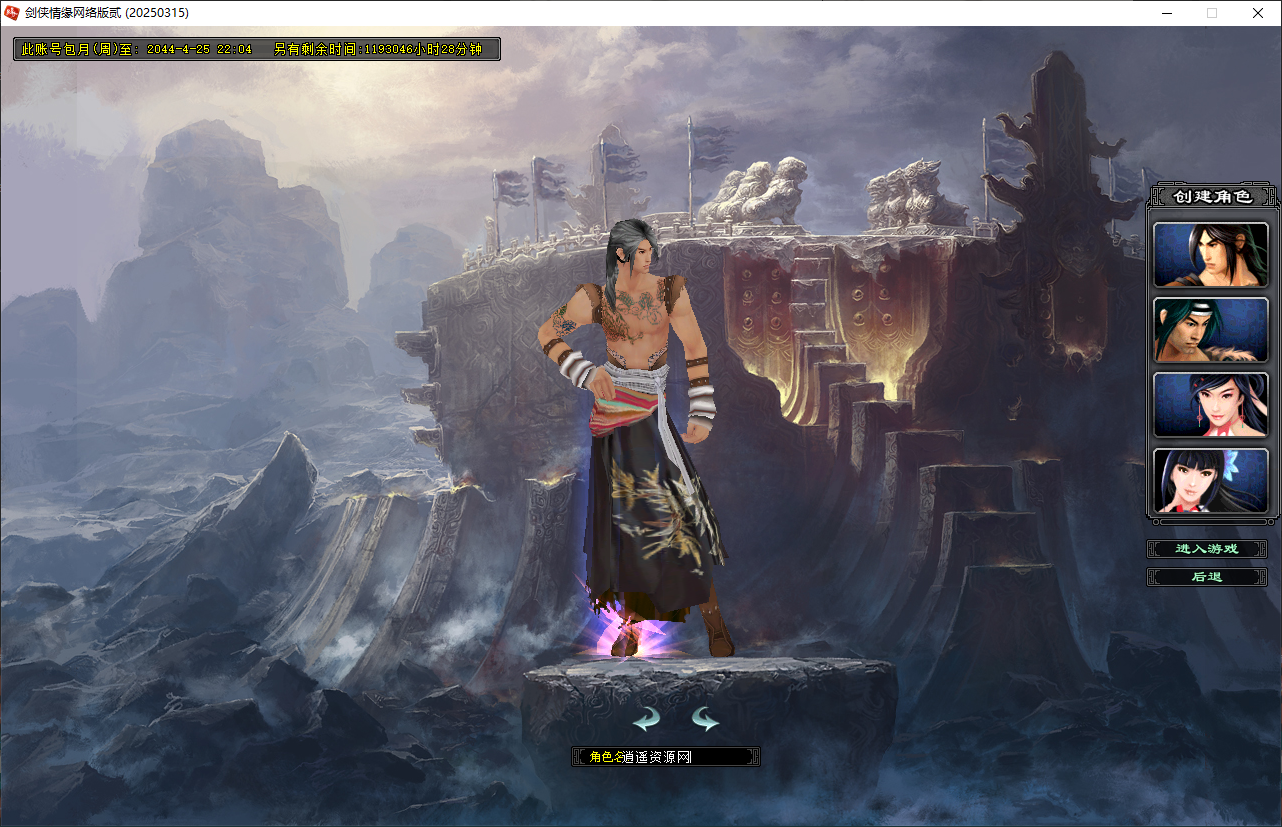This screenshot has height=827, width=1282.
Task: Go back with the 后退 button
Action: (1207, 577)
